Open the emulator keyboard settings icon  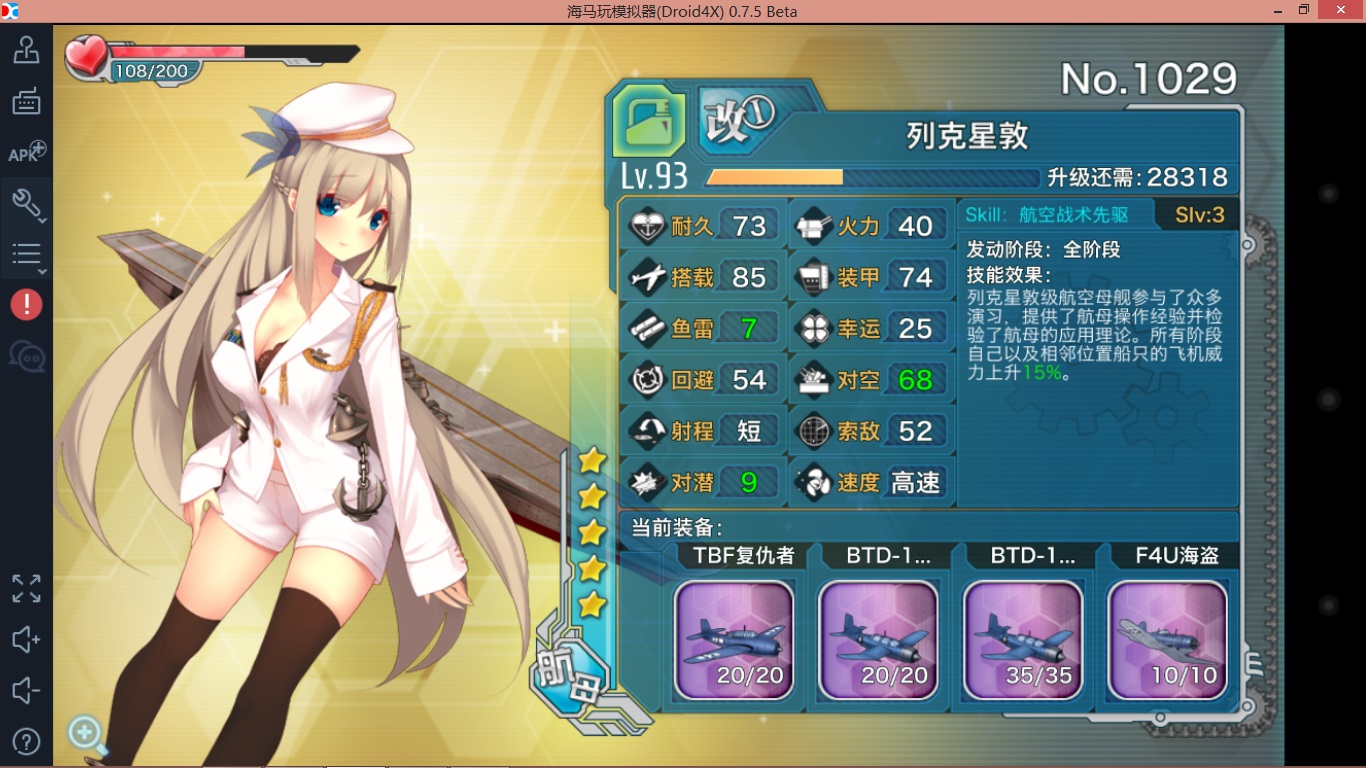(x=26, y=101)
